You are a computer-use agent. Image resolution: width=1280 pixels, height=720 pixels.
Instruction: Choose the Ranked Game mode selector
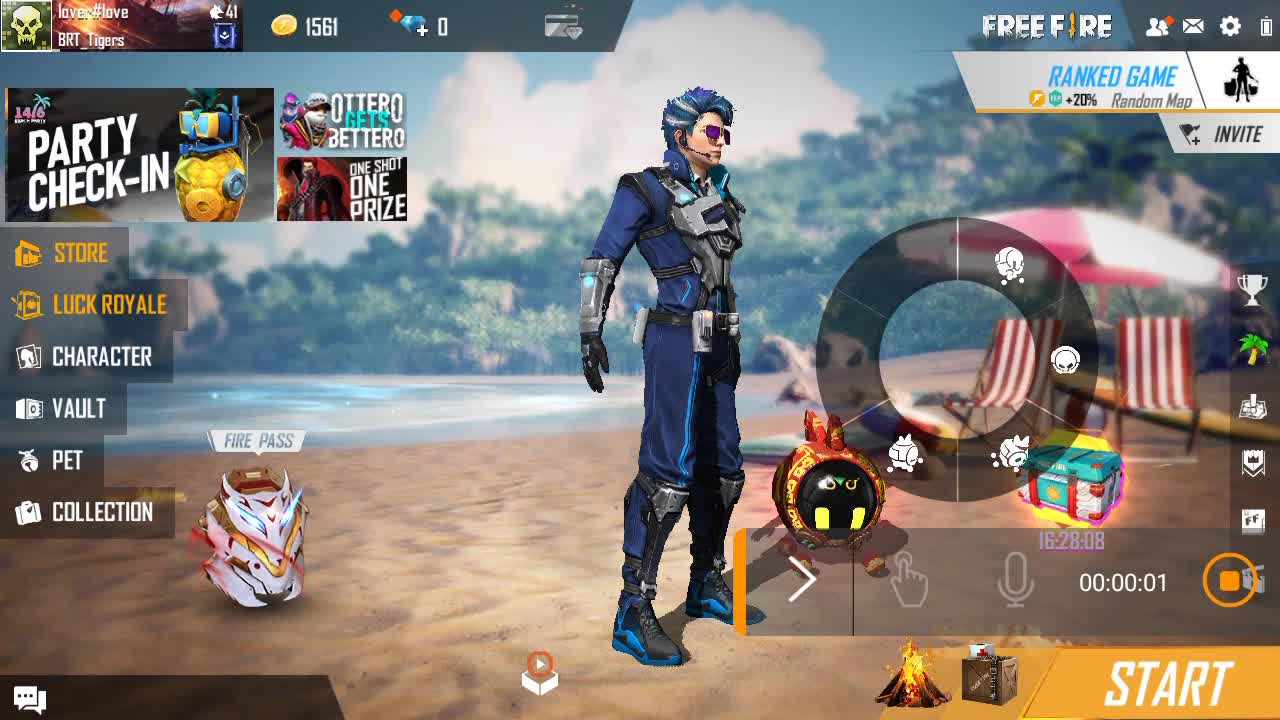click(1112, 85)
